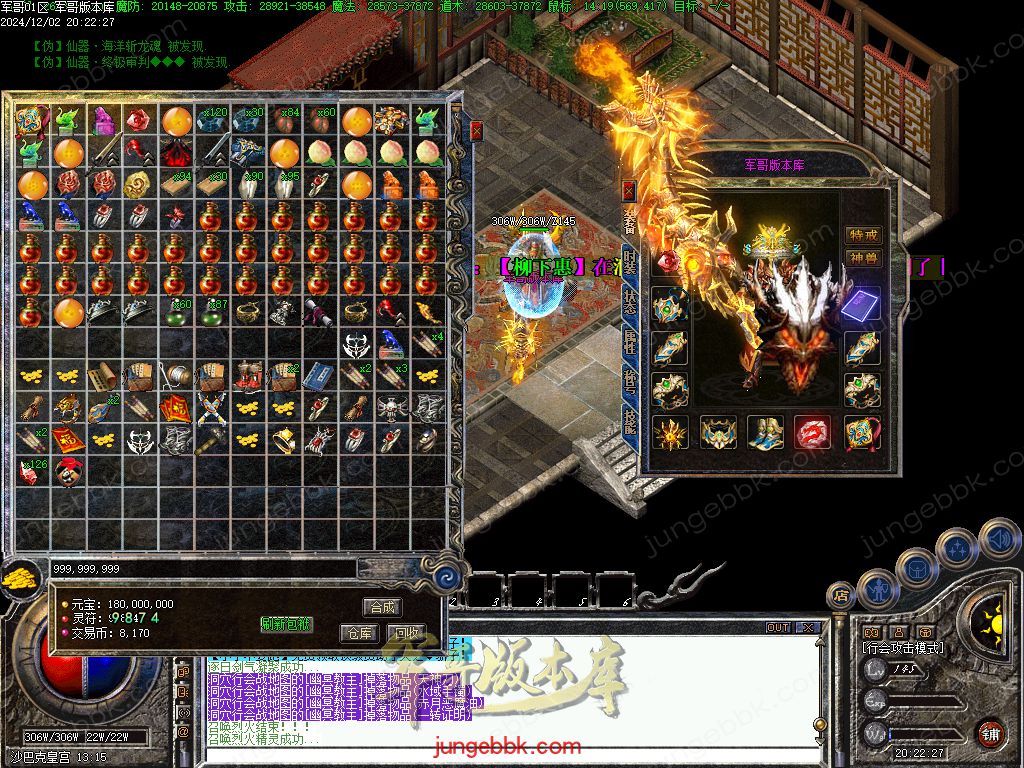Switch to the 状态 status tab
Screen dimensions: 1024x768
click(x=629, y=302)
